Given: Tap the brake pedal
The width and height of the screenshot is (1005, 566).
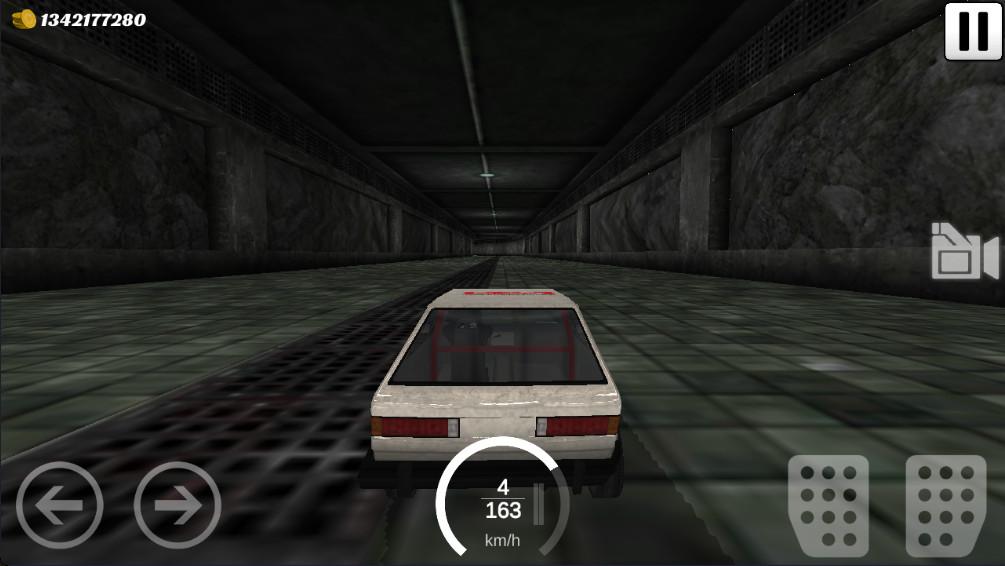Looking at the screenshot, I should click(x=828, y=505).
